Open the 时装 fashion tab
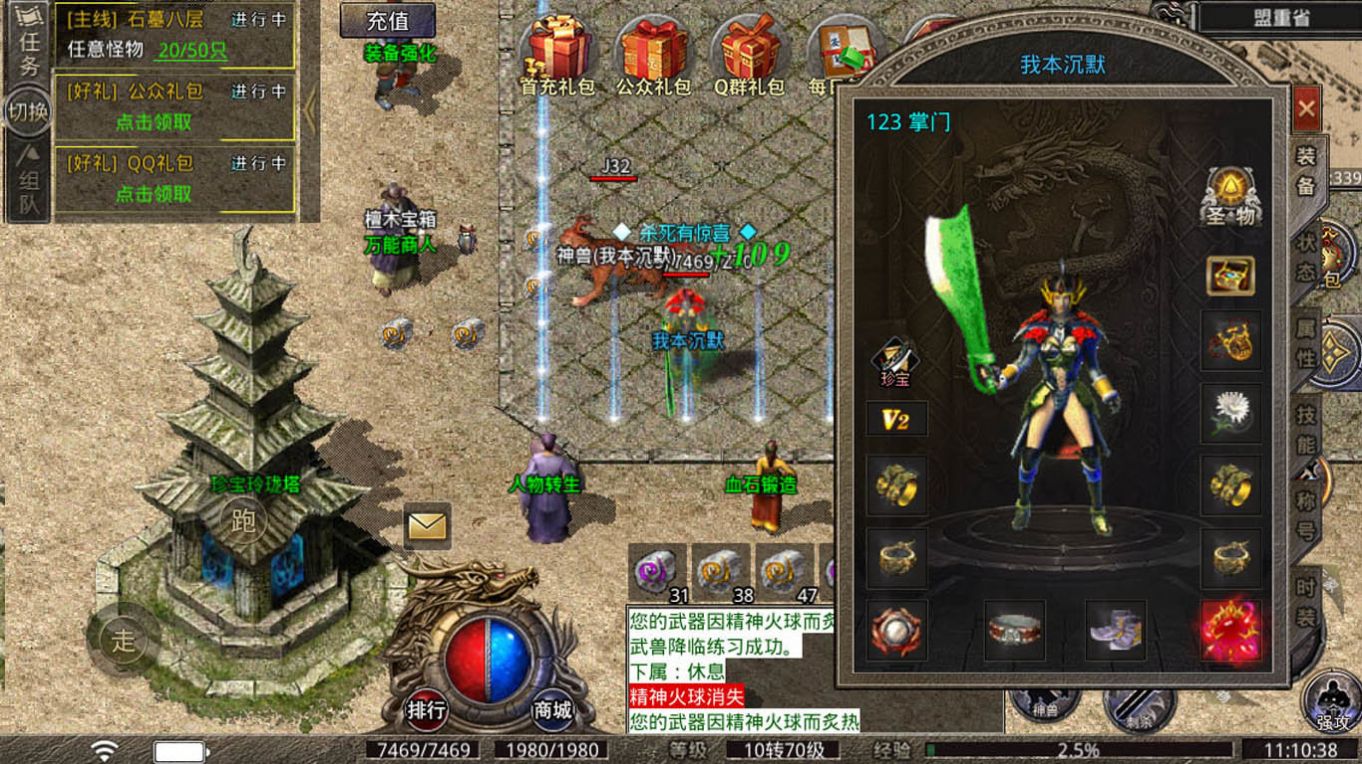Image resolution: width=1362 pixels, height=764 pixels. coord(1306,602)
